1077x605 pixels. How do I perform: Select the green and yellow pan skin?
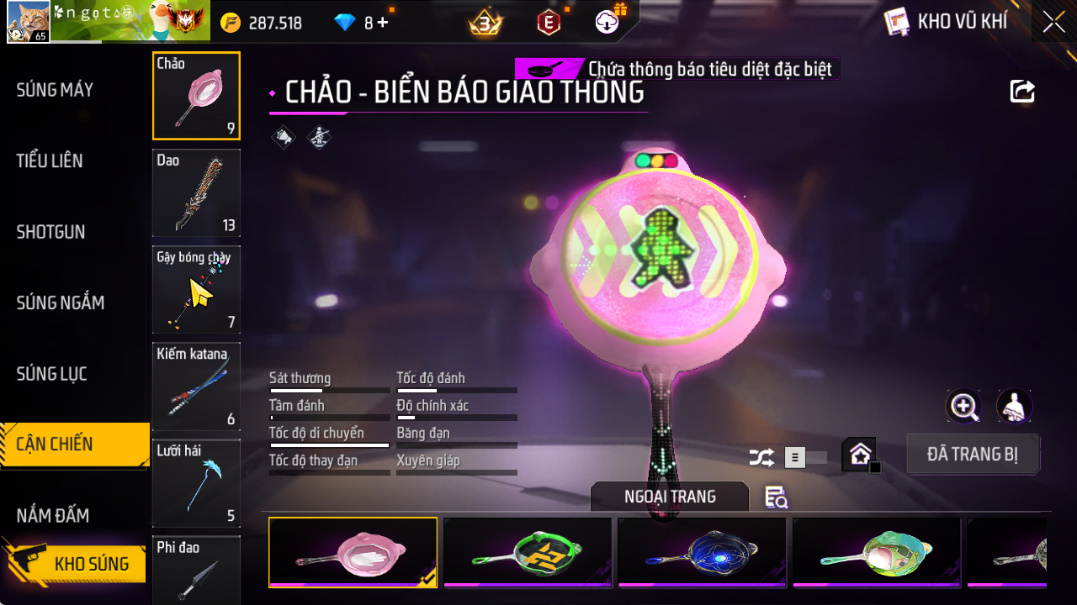coord(527,552)
